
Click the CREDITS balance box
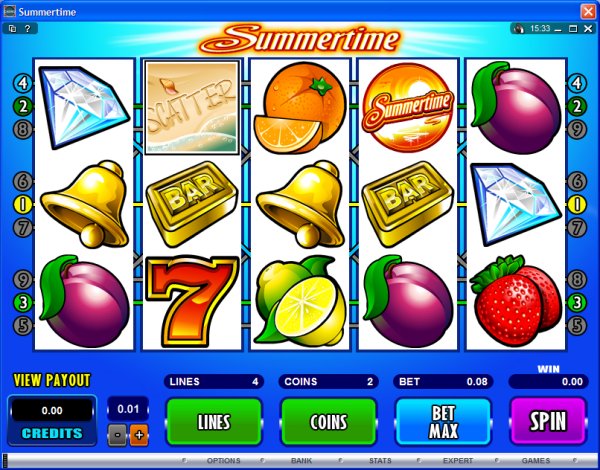(x=51, y=419)
